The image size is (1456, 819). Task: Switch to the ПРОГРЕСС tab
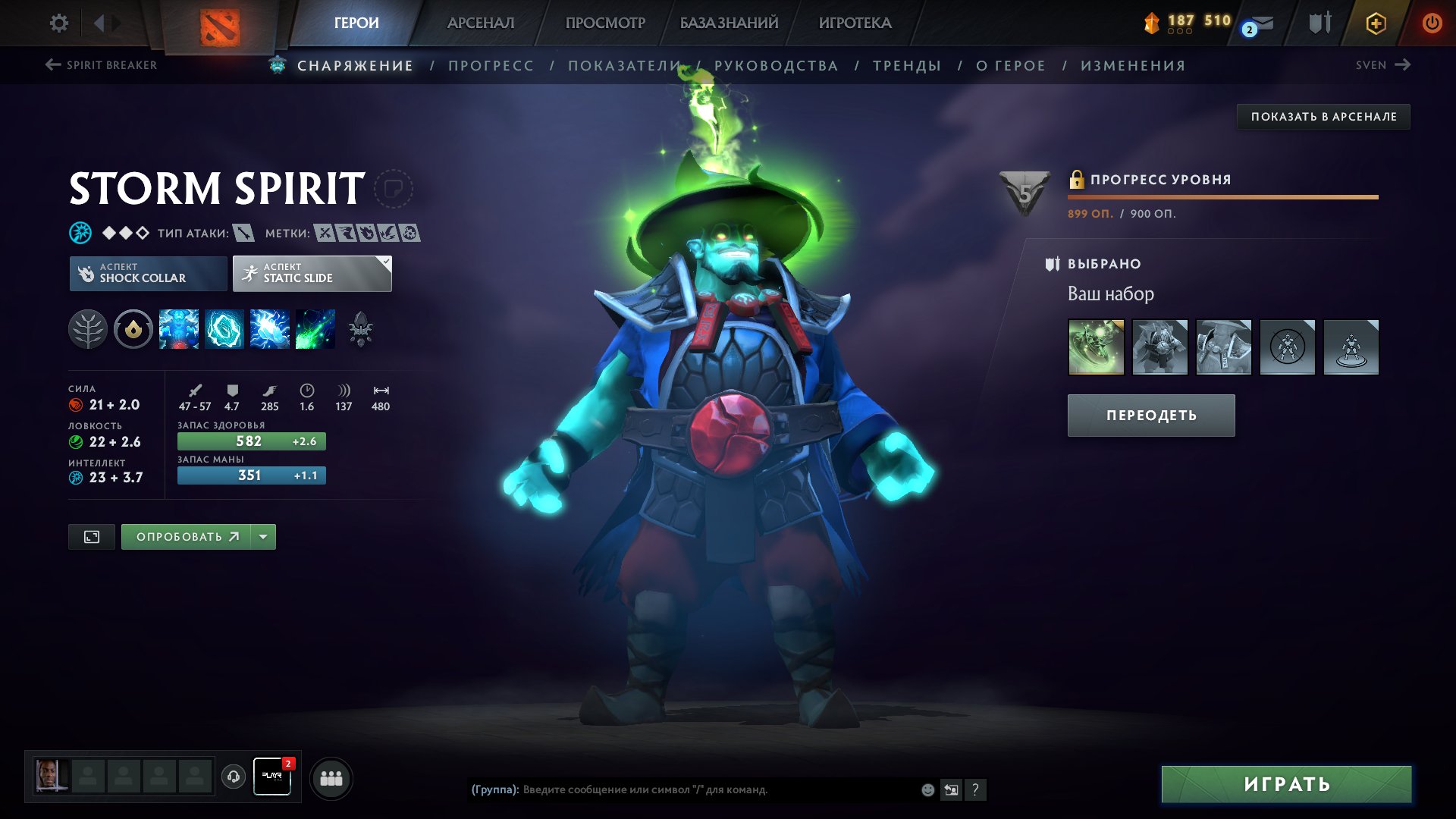(x=490, y=65)
